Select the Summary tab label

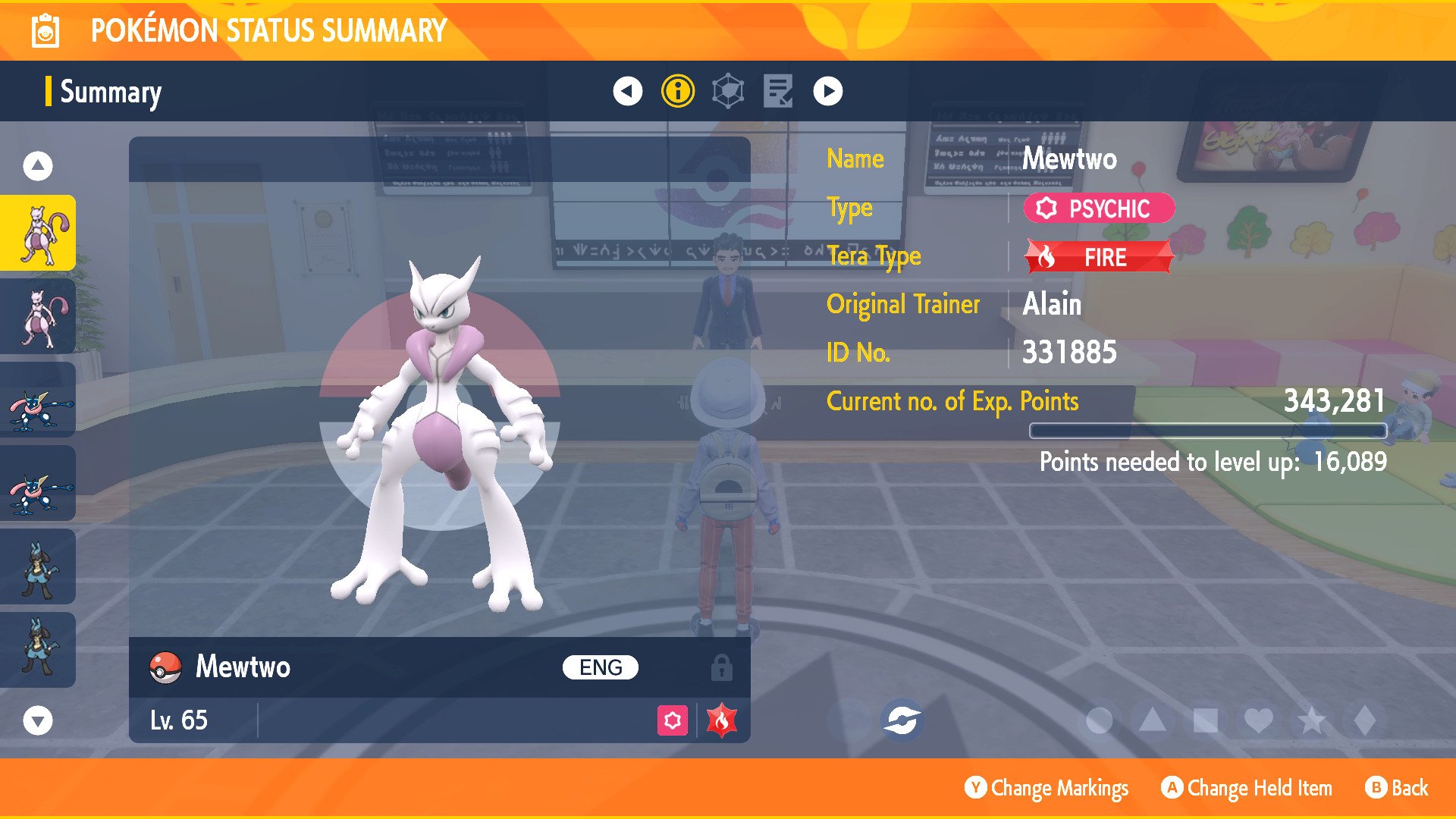coord(111,92)
